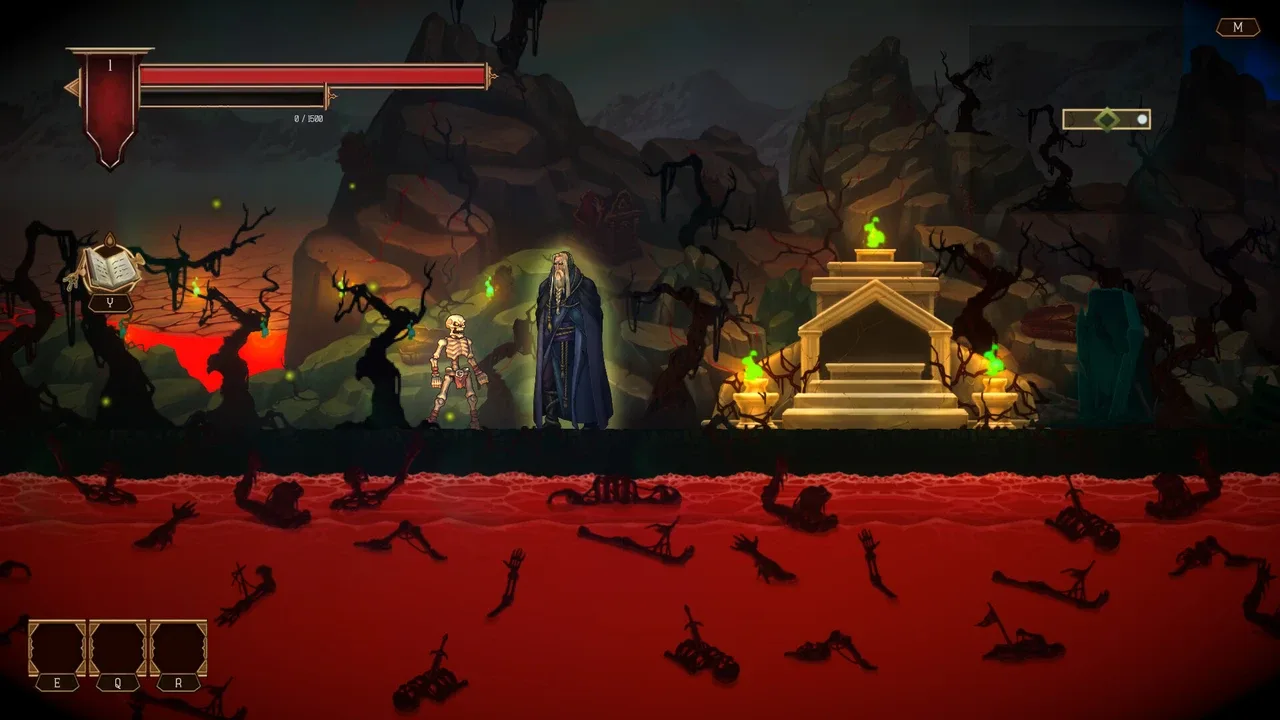The image size is (1280, 720).
Task: Click the green diamond soul meter icon
Action: tap(1108, 119)
